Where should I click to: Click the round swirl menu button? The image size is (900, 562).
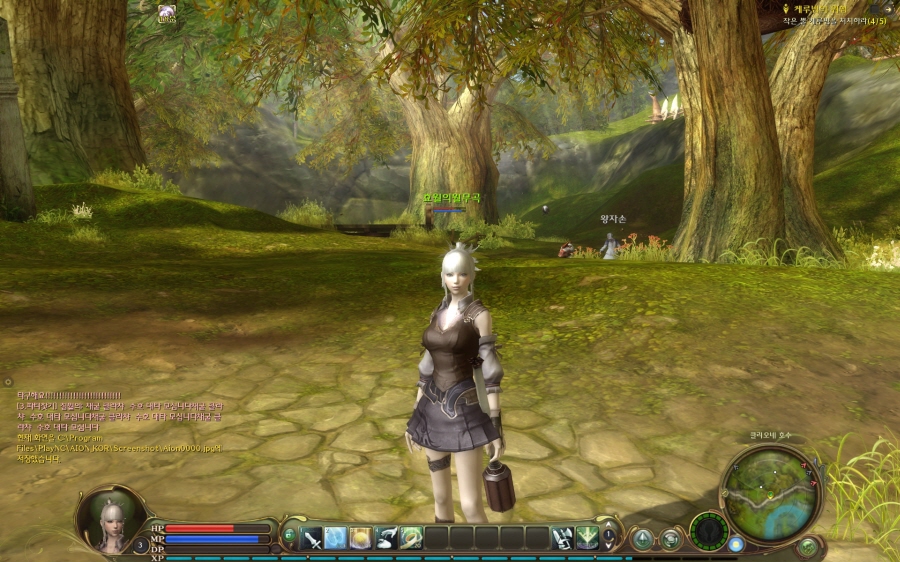pyautogui.click(x=670, y=539)
